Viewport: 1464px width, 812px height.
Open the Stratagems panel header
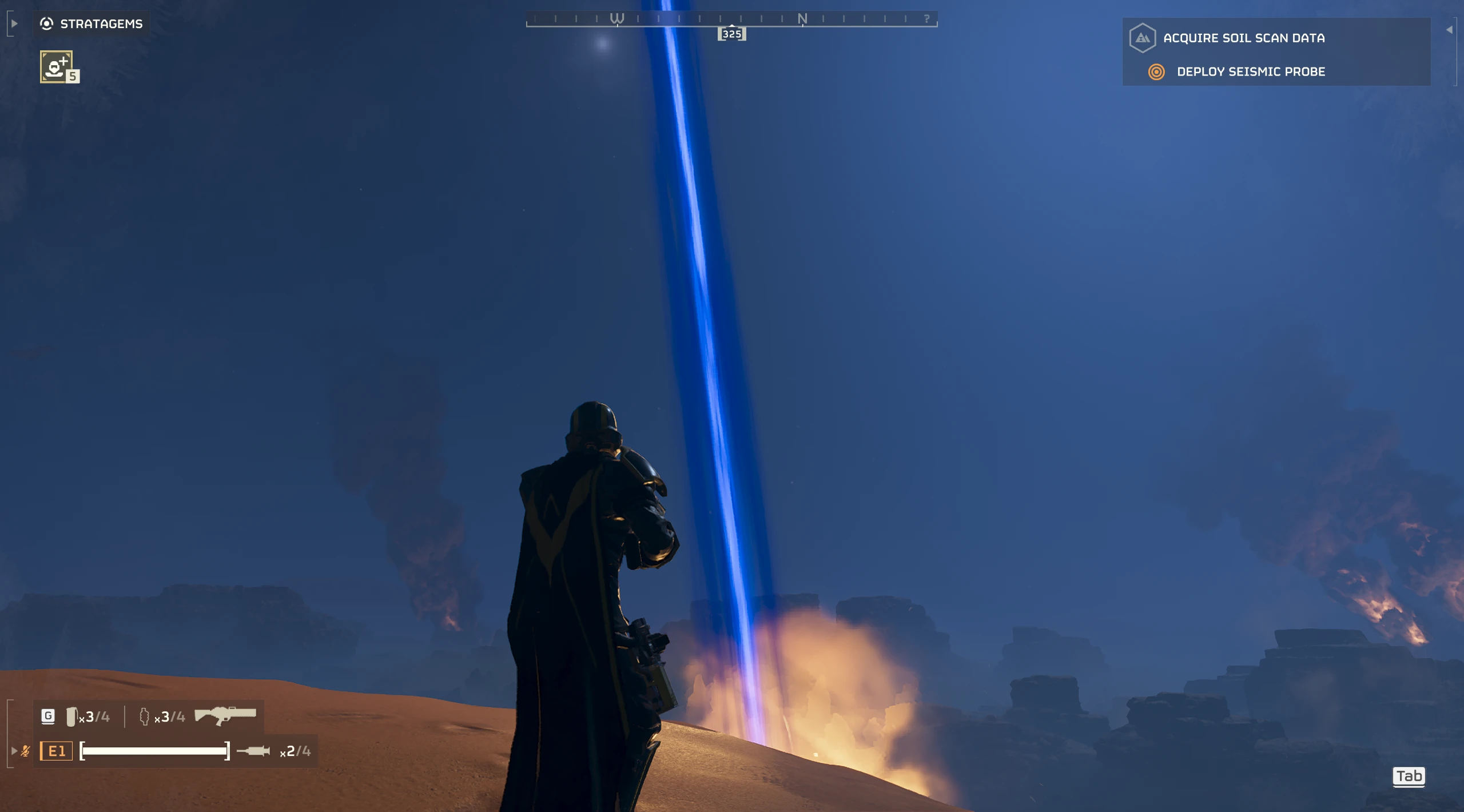[91, 23]
